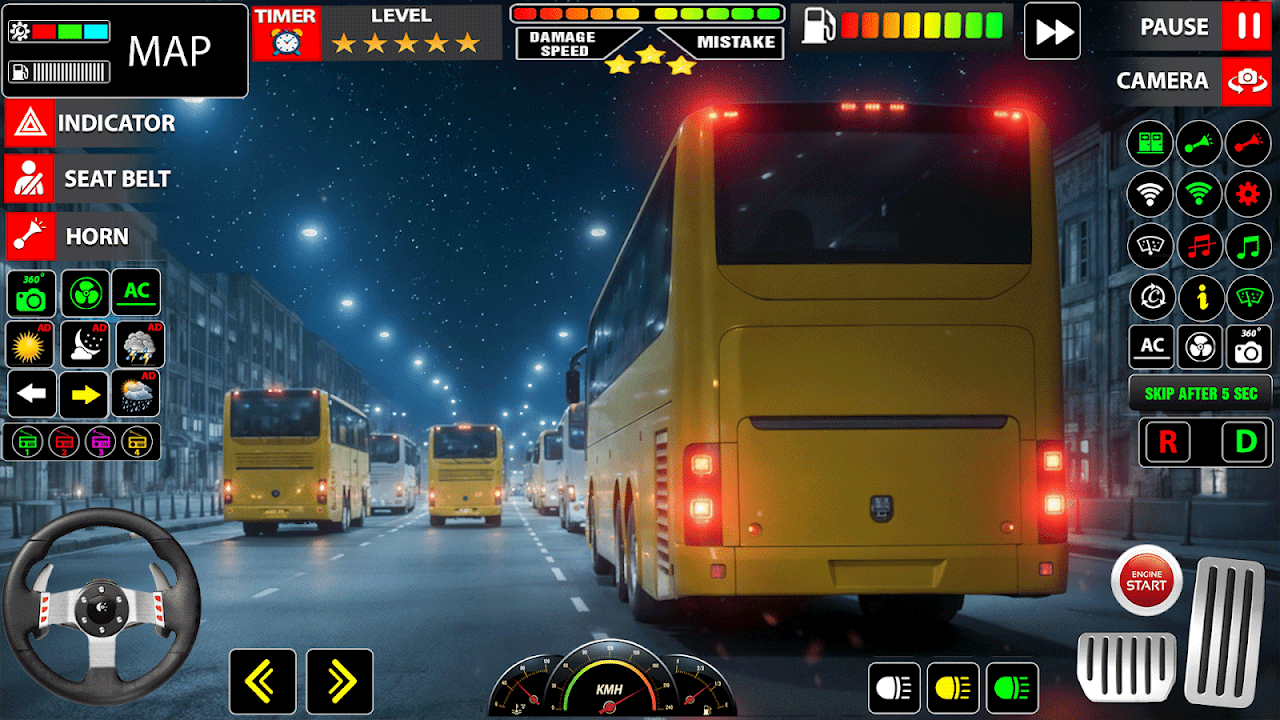The width and height of the screenshot is (1280, 720).
Task: Select the sunny daytime weather icon
Action: [31, 345]
